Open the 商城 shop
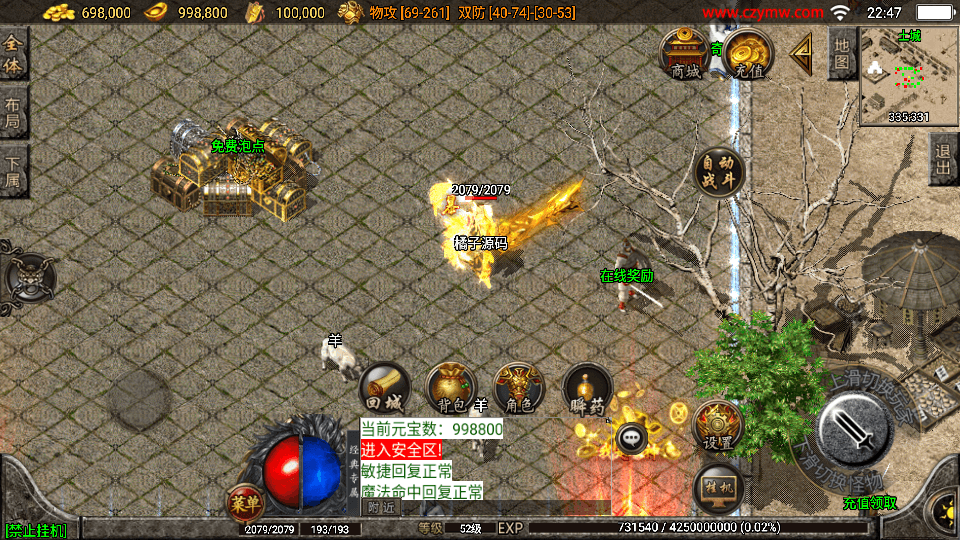The image size is (960, 540). 685,54
